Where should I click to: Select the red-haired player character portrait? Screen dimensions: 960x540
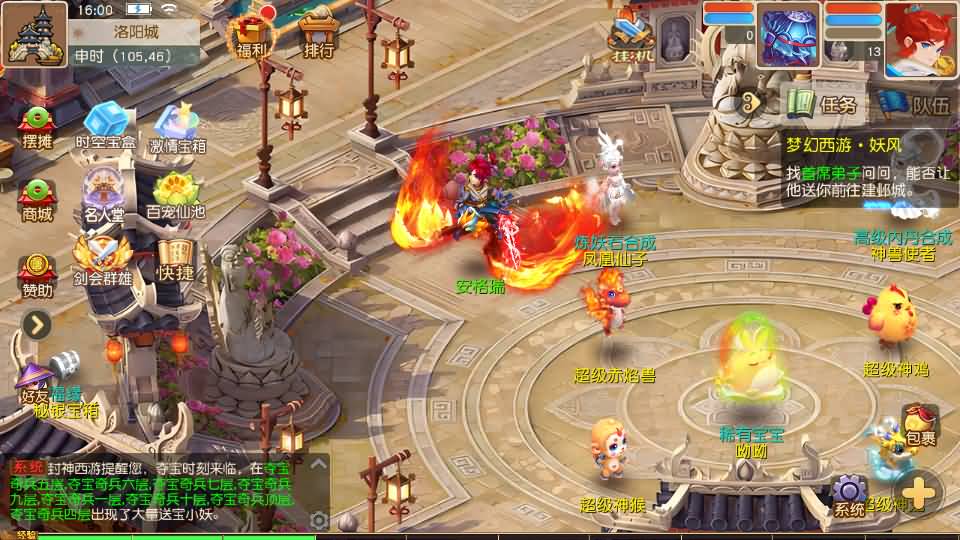coord(920,40)
